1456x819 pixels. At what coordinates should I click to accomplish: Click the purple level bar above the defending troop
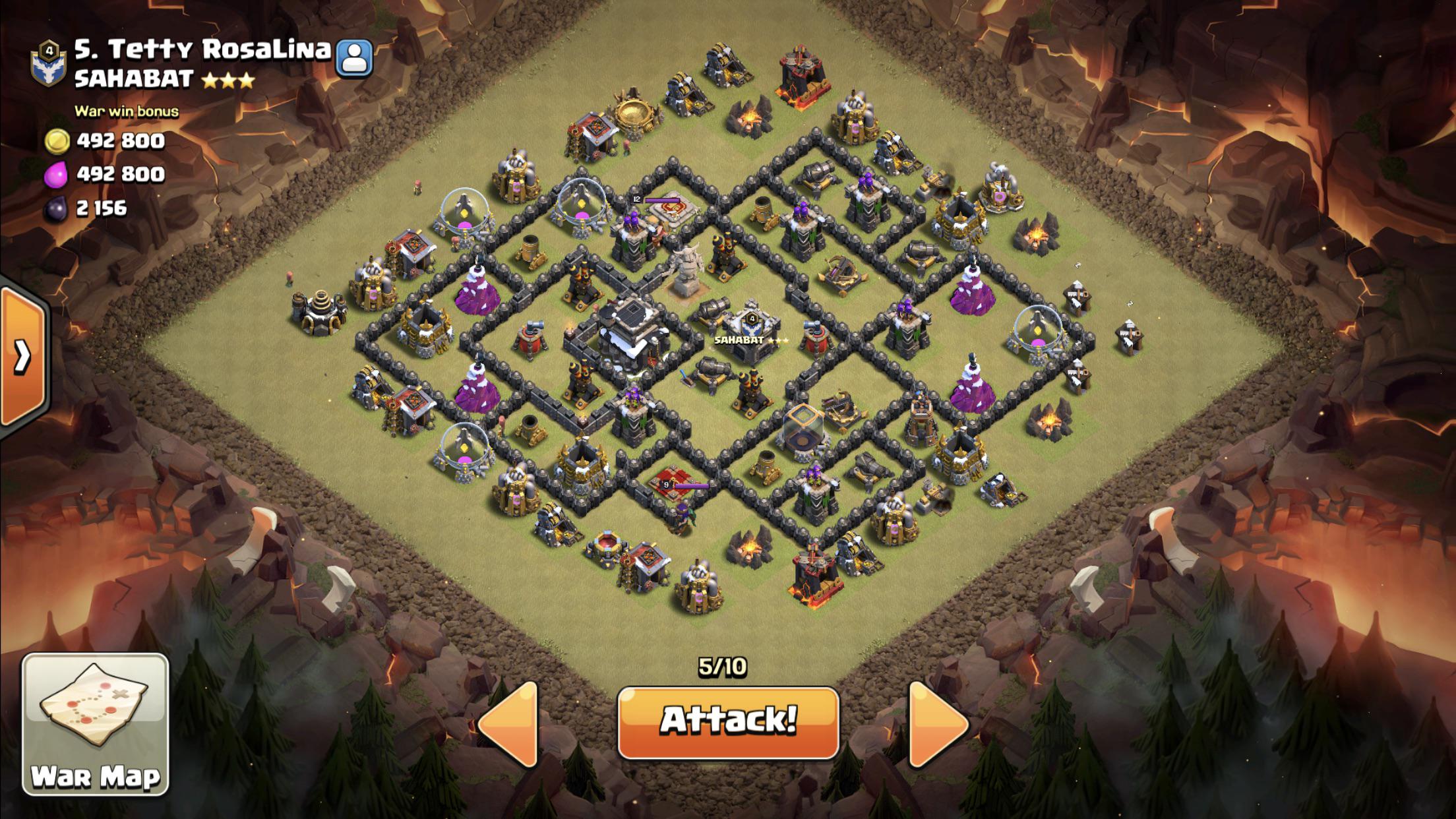663,200
